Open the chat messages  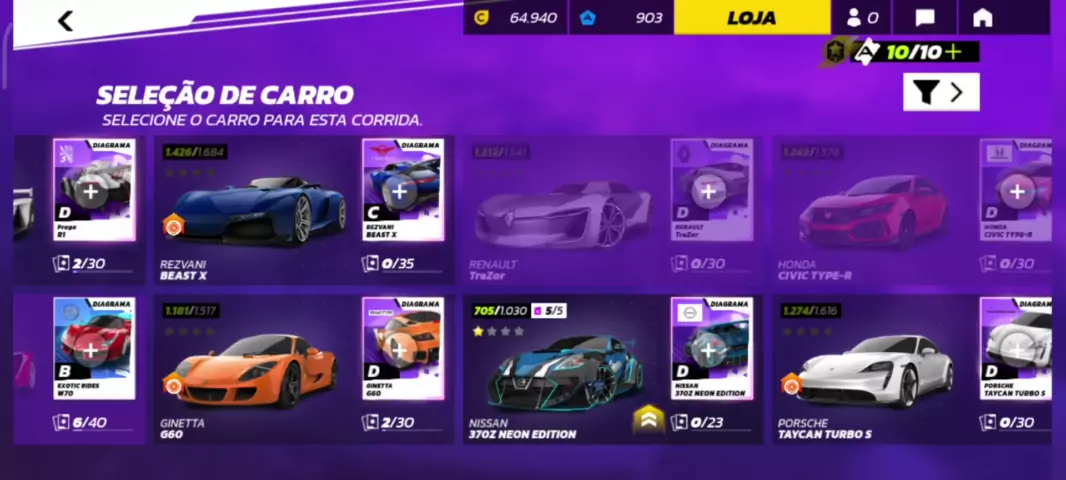point(925,18)
